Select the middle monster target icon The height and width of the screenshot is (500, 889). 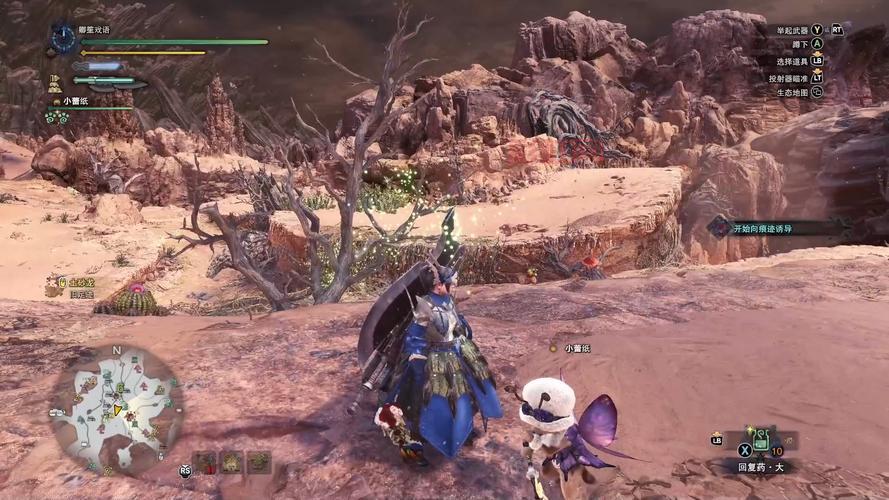click(232, 462)
